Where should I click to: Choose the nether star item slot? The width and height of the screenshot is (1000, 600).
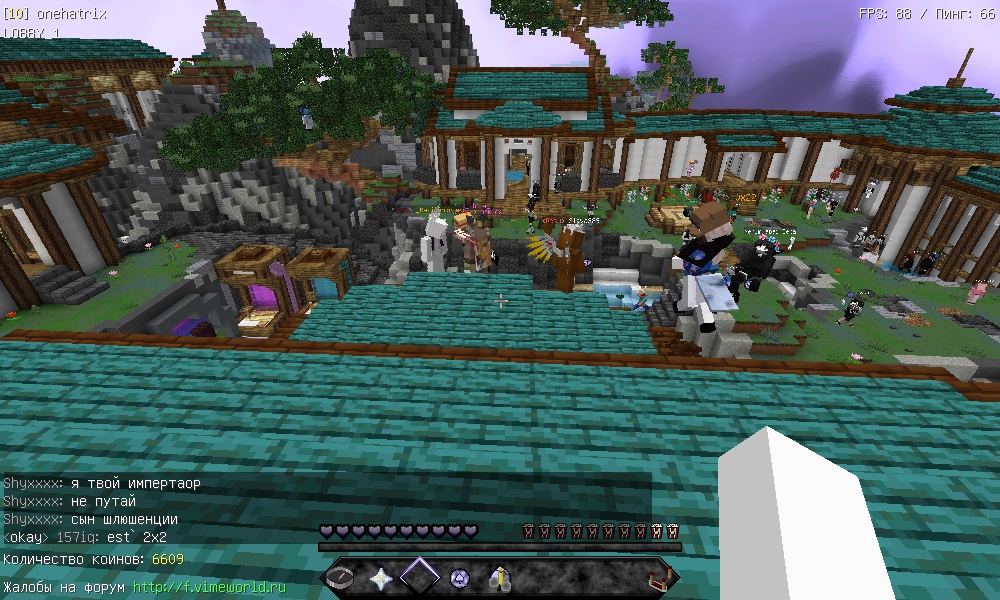pos(381,578)
